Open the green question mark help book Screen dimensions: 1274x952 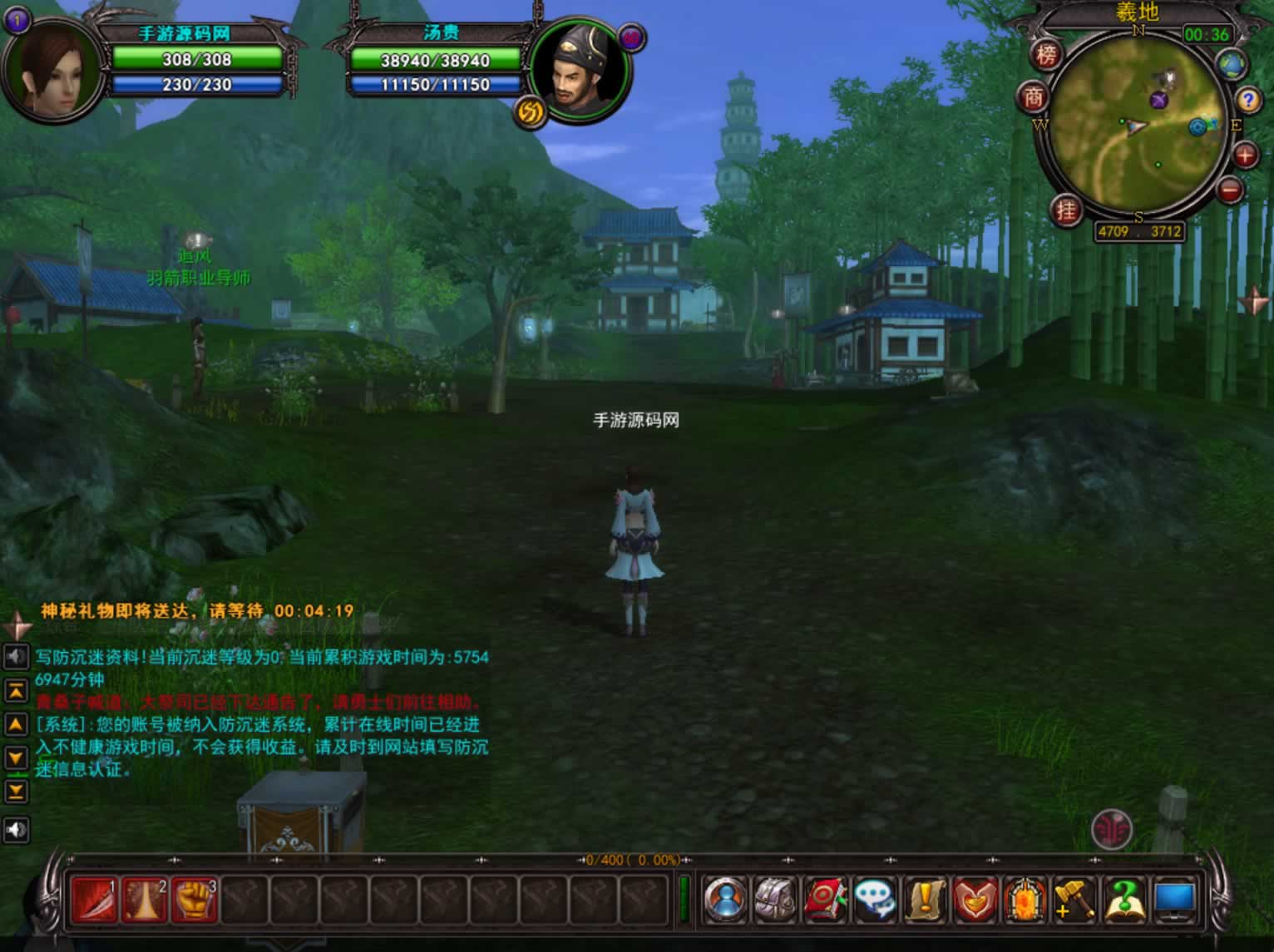pos(1124,900)
